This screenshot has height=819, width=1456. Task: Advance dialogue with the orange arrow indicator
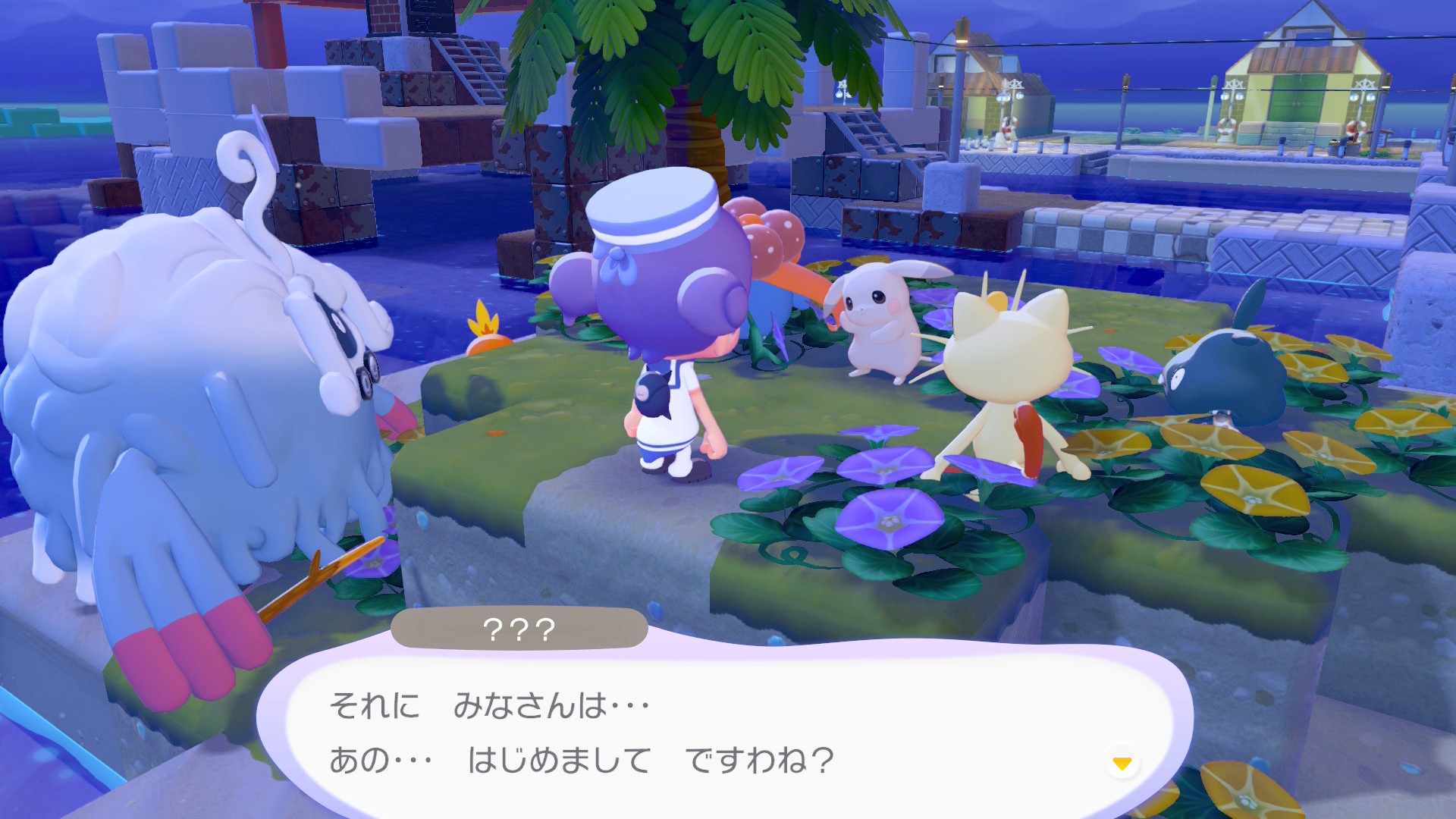[1122, 763]
